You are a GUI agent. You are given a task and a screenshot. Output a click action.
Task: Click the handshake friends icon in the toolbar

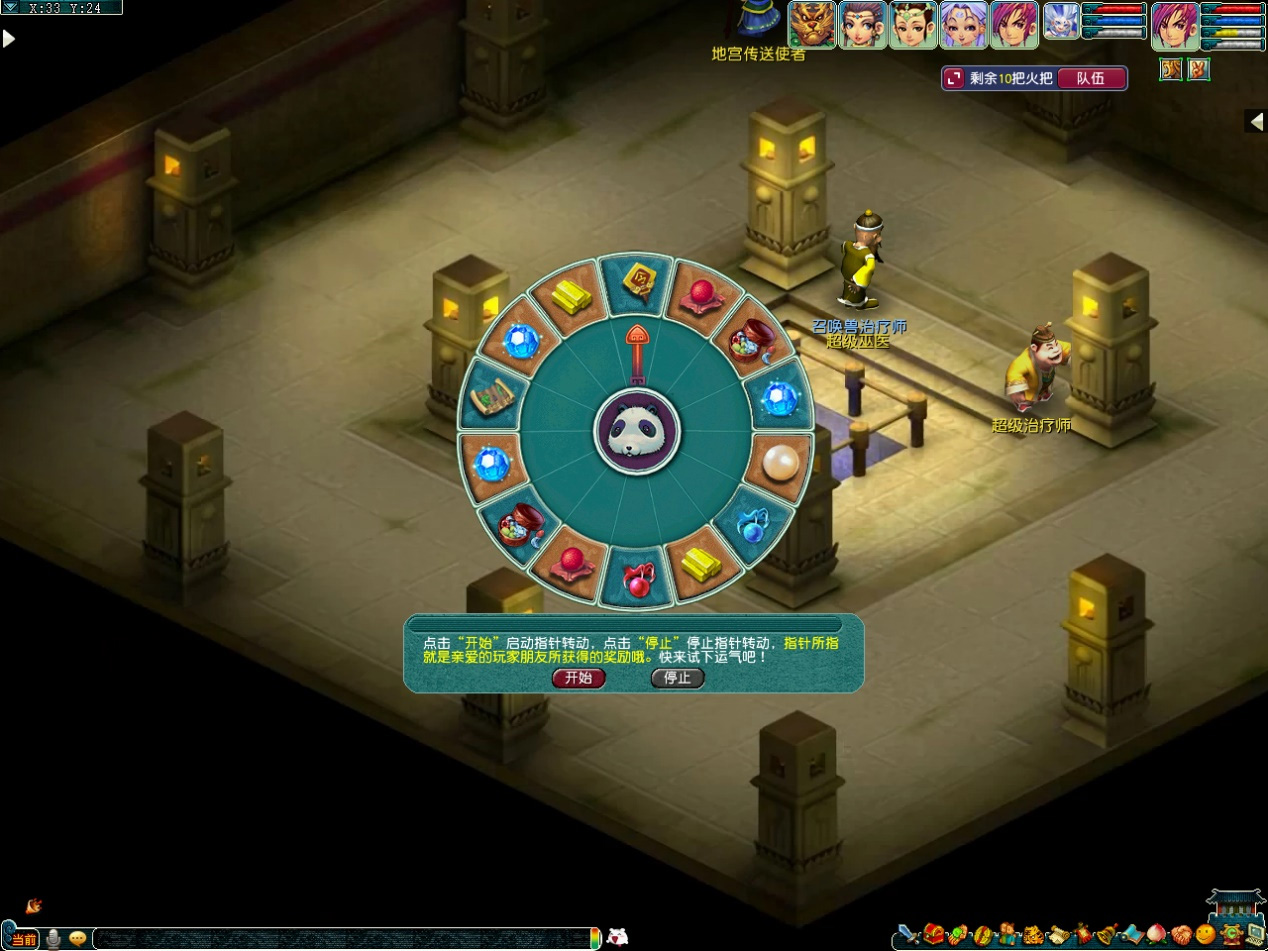1182,936
